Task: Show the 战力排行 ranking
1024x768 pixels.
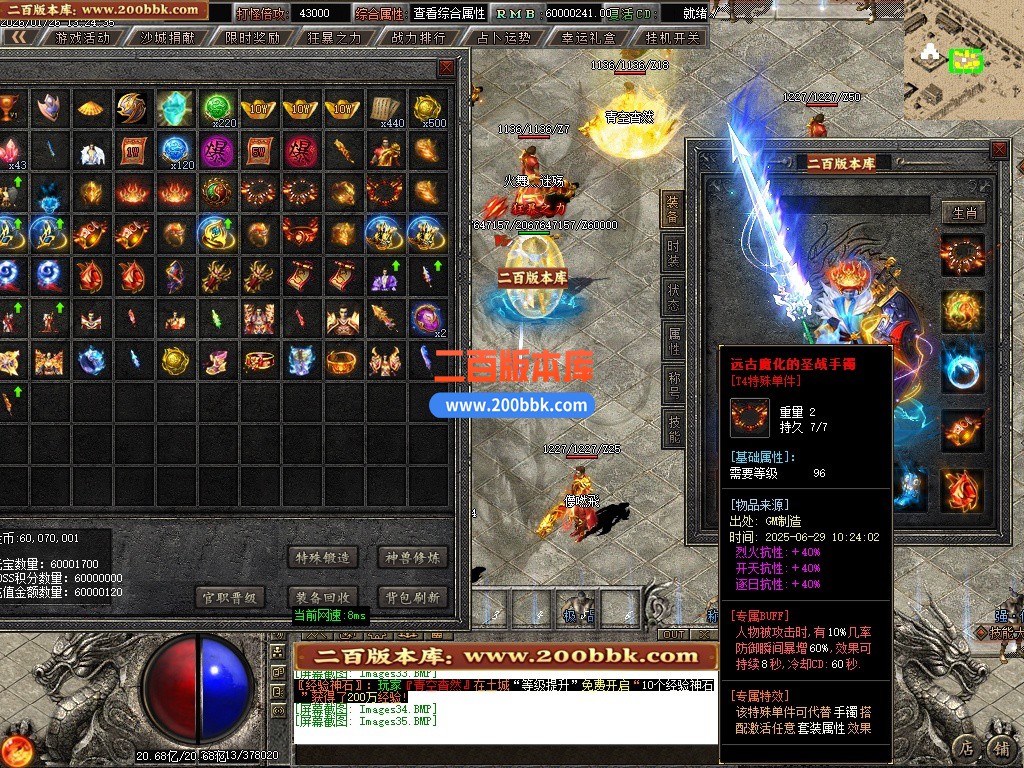Action: tap(418, 38)
